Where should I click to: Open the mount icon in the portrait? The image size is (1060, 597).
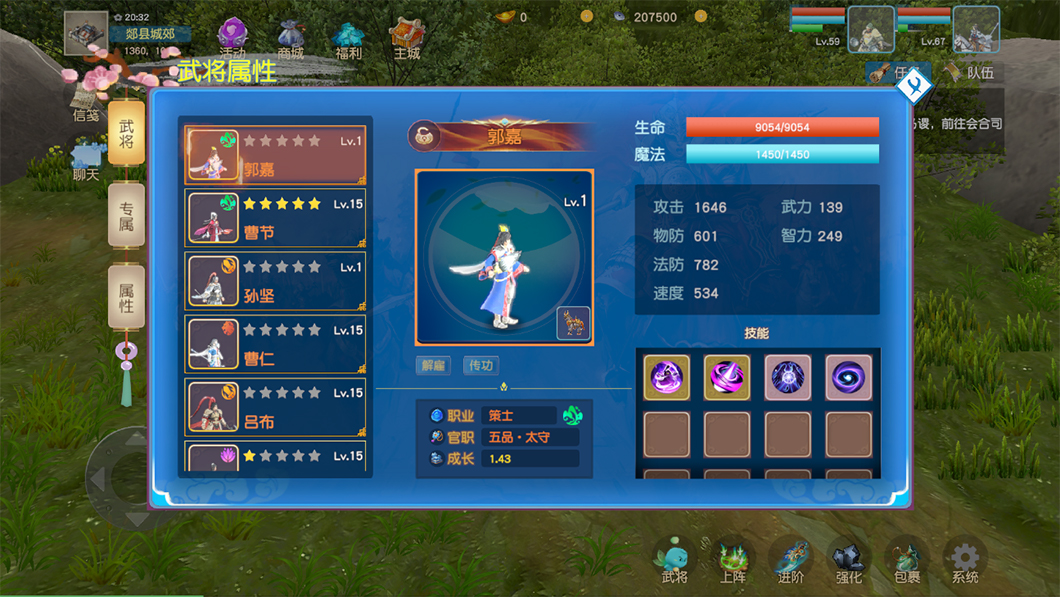(573, 324)
